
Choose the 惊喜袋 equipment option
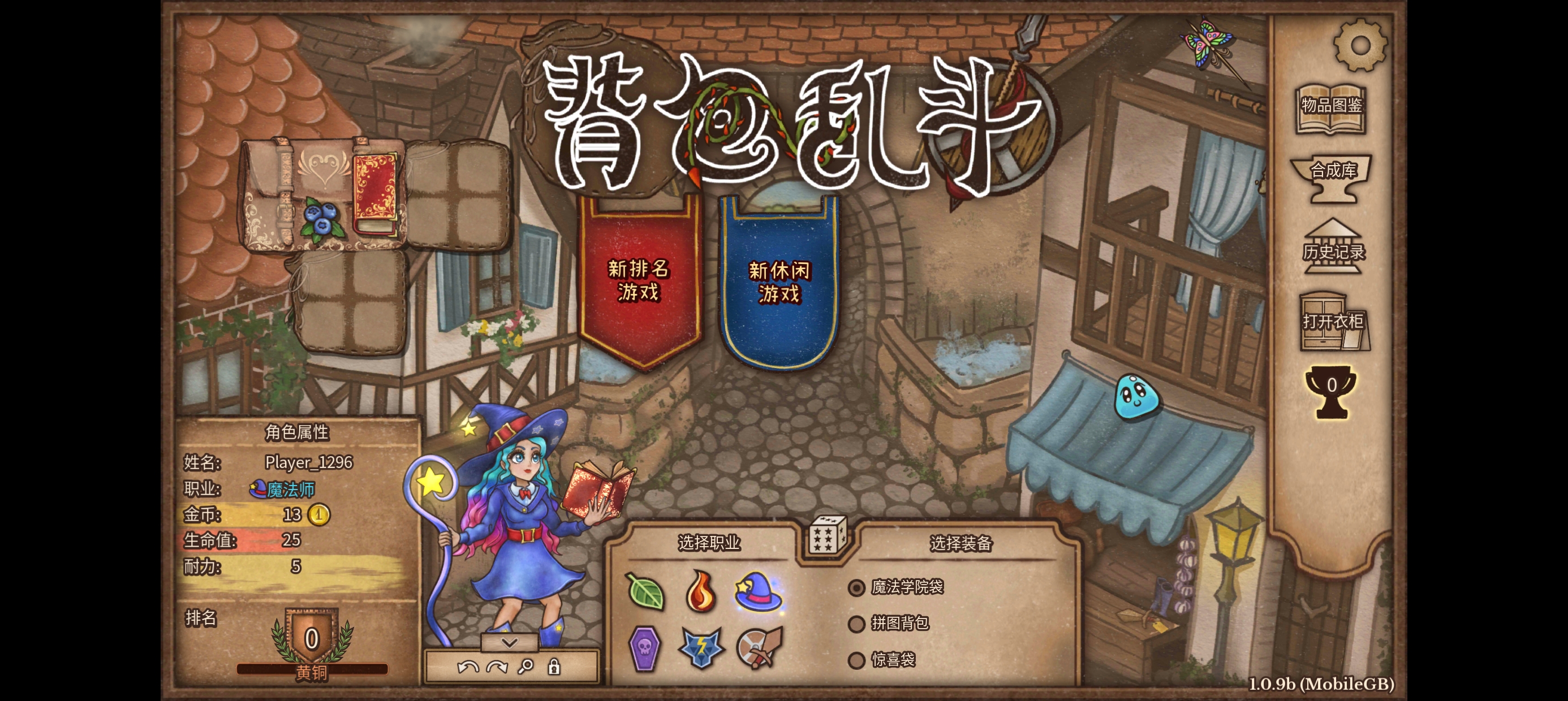coord(857,660)
